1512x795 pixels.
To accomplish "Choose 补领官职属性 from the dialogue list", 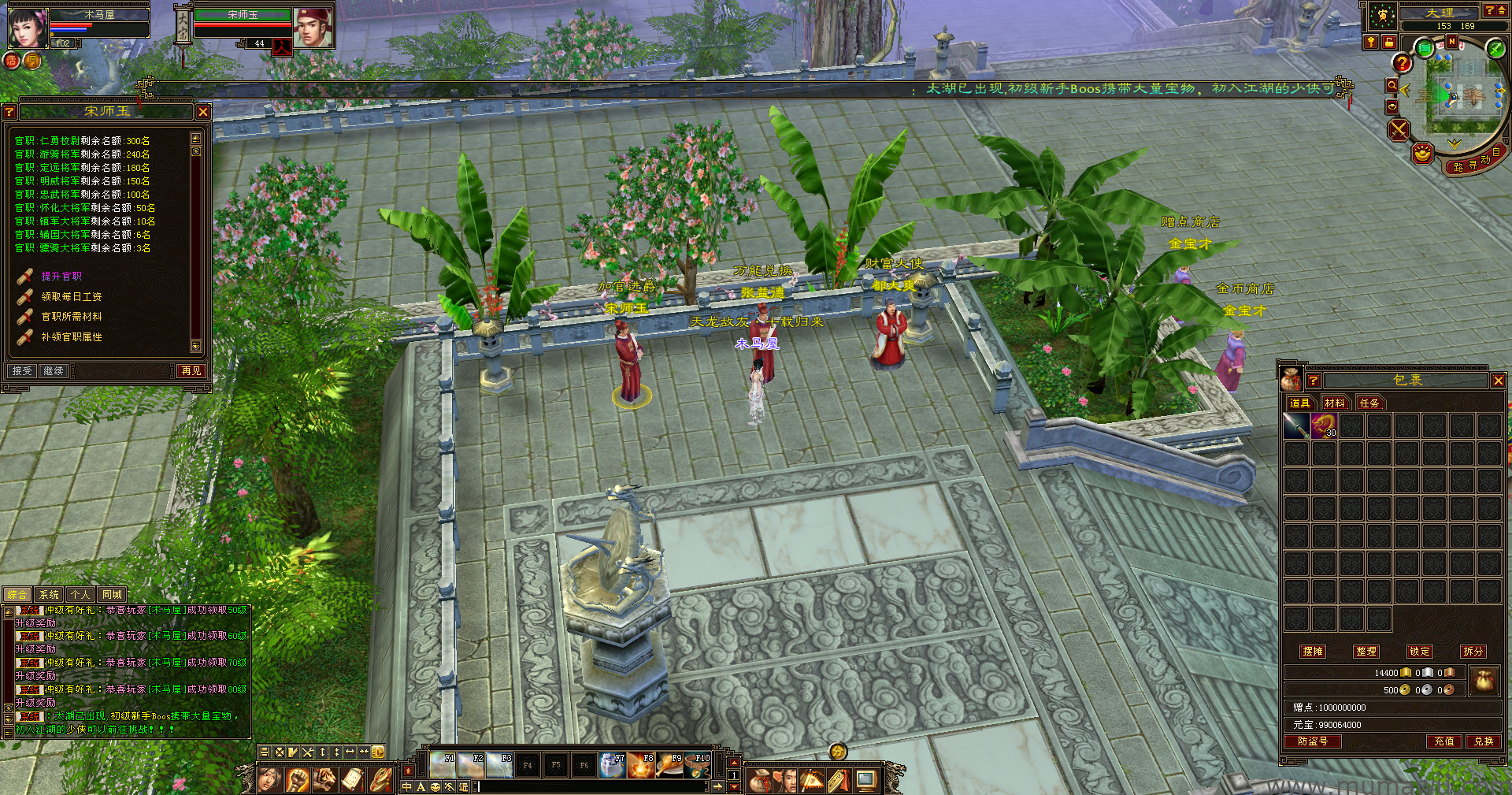I will coord(71,337).
